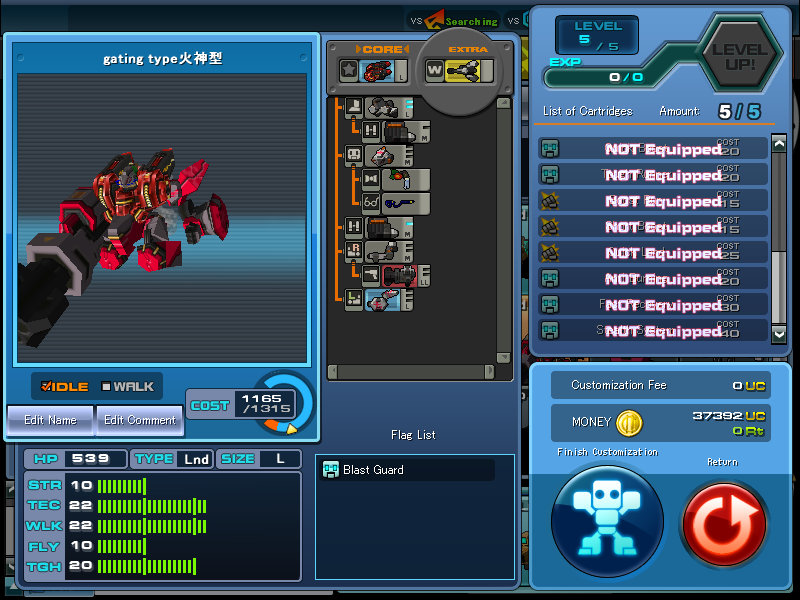Open the Edit Comment dialog
Image resolution: width=800 pixels, height=600 pixels.
(139, 420)
